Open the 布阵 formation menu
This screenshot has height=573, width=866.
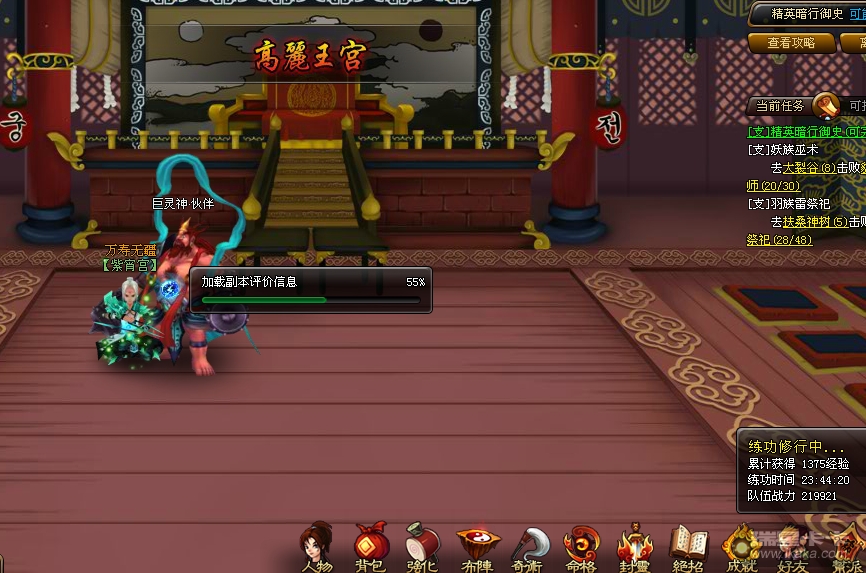point(476,546)
